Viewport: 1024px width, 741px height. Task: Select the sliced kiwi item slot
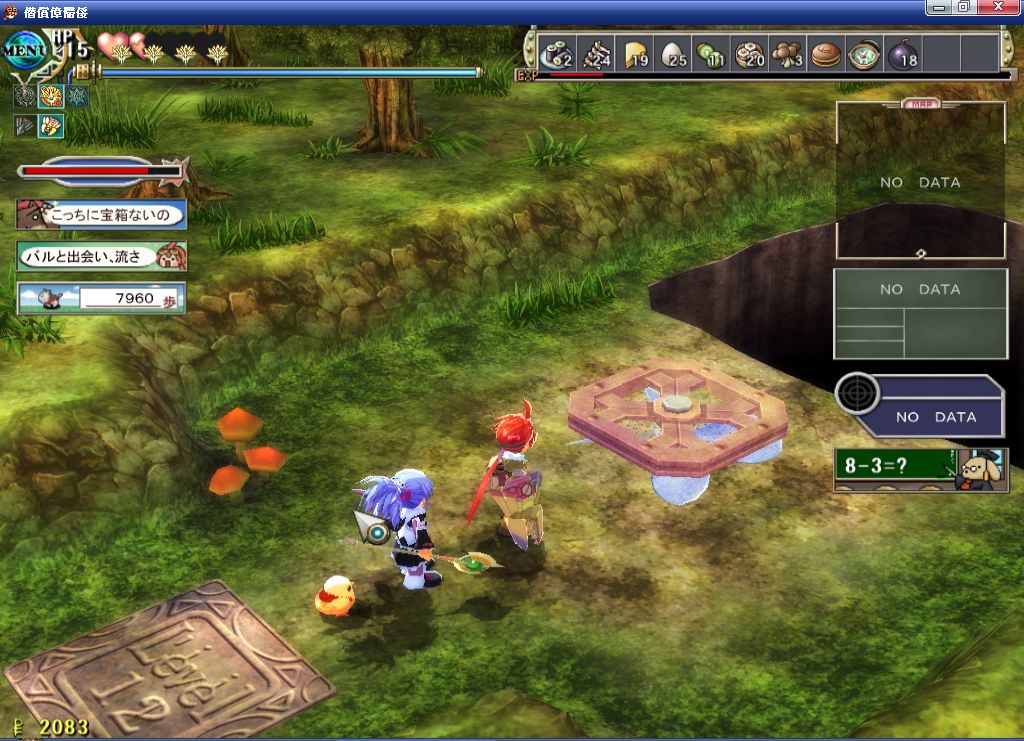pyautogui.click(x=711, y=54)
